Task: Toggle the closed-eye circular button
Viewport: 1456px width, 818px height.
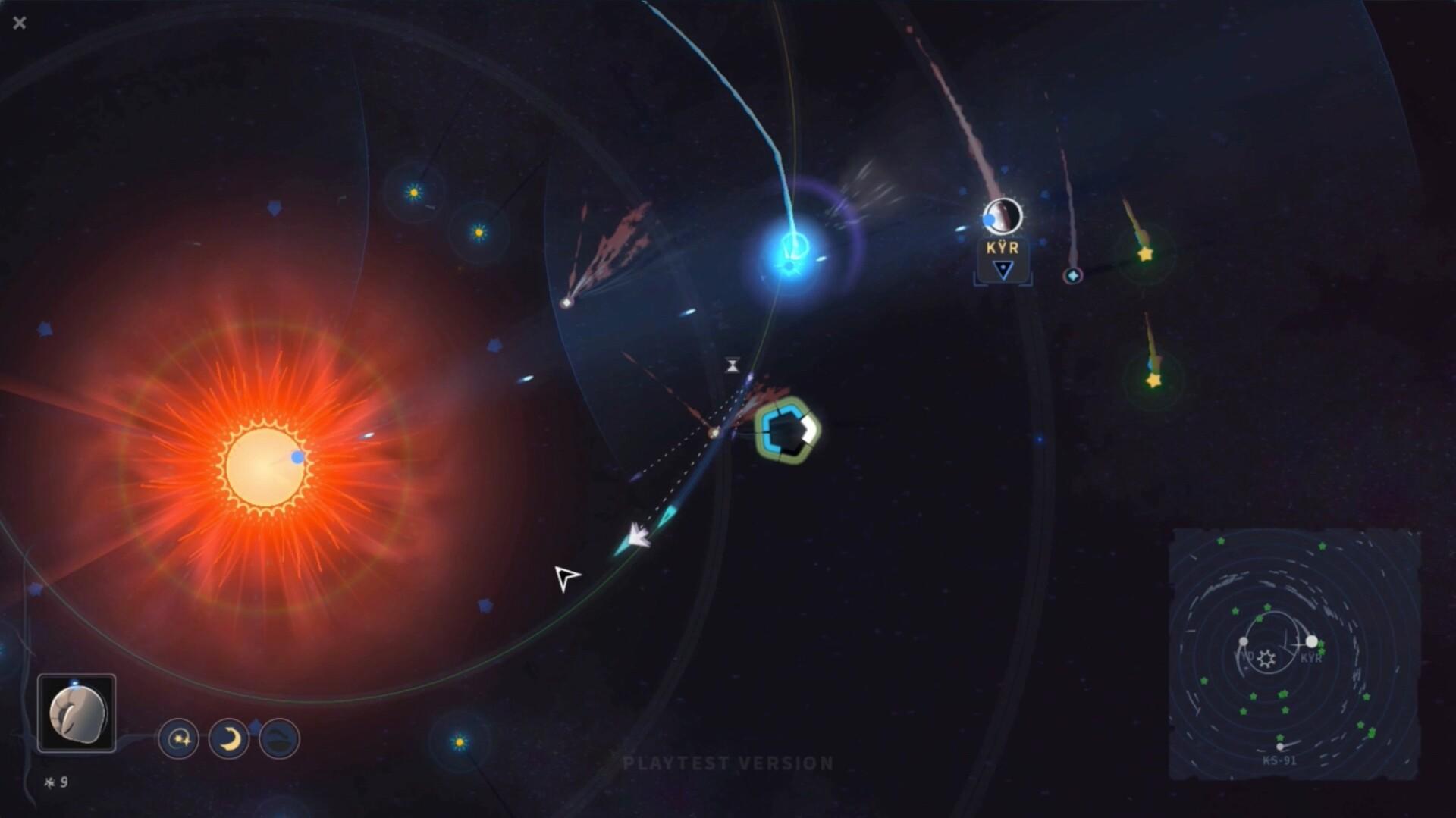Action: [279, 738]
